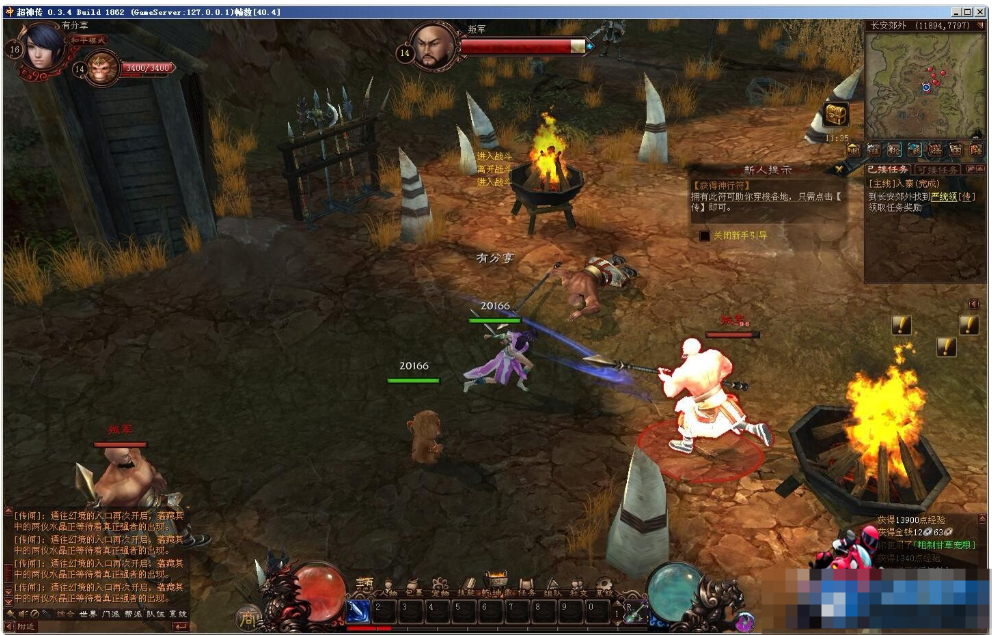Close the game window
The height and width of the screenshot is (635, 992).
[980, 11]
